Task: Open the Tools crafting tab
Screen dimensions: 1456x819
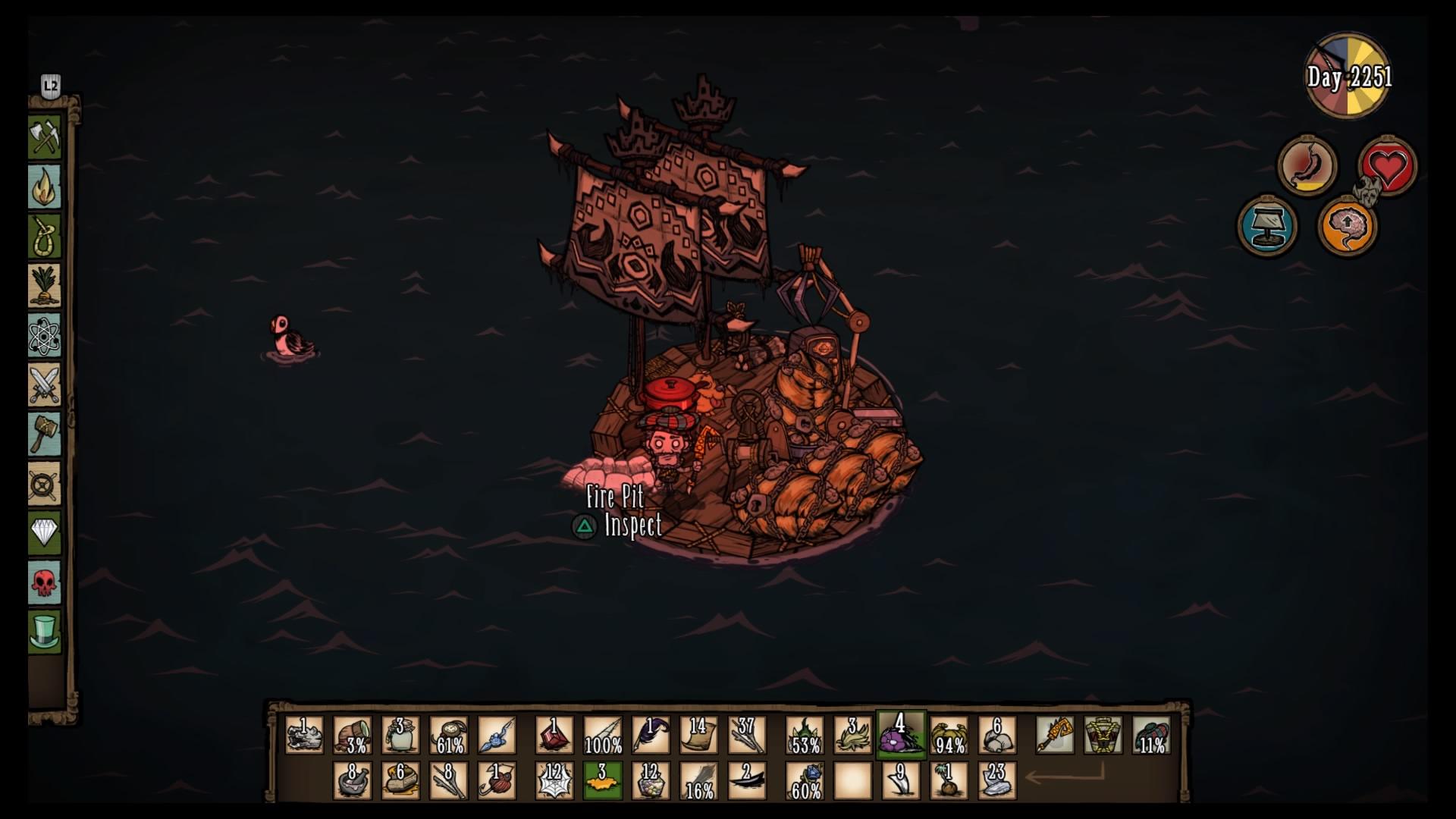Action: click(x=45, y=137)
